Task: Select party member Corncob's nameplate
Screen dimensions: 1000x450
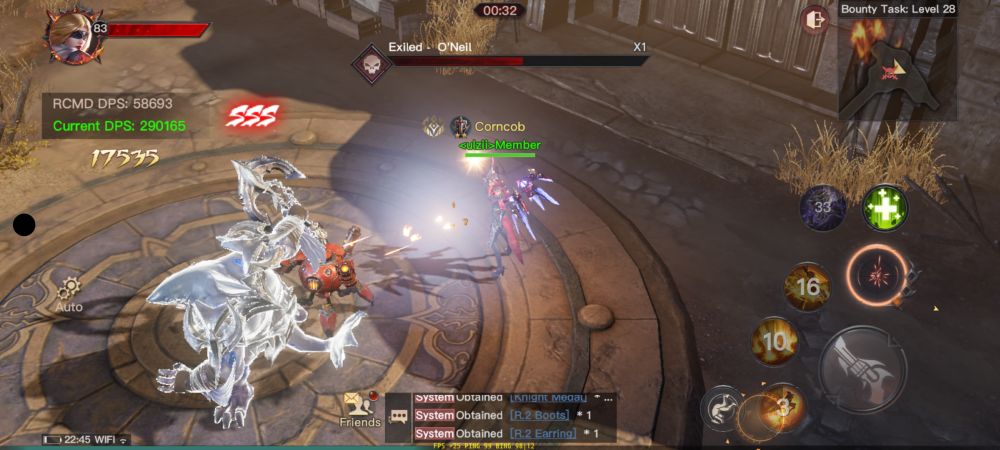Action: tap(498, 127)
